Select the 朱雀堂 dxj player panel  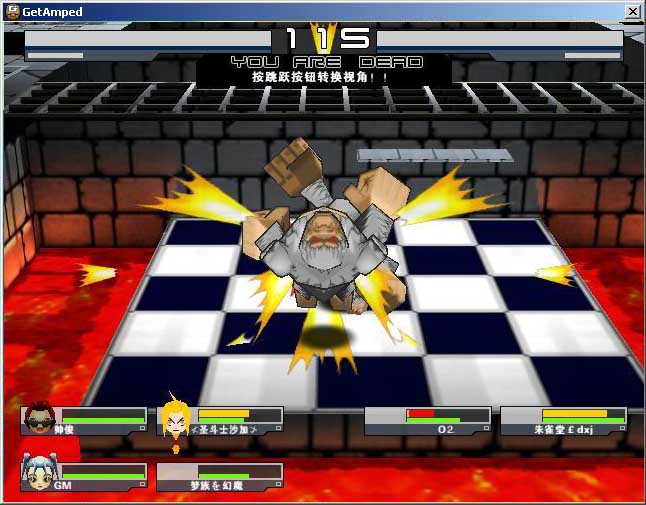coord(563,420)
